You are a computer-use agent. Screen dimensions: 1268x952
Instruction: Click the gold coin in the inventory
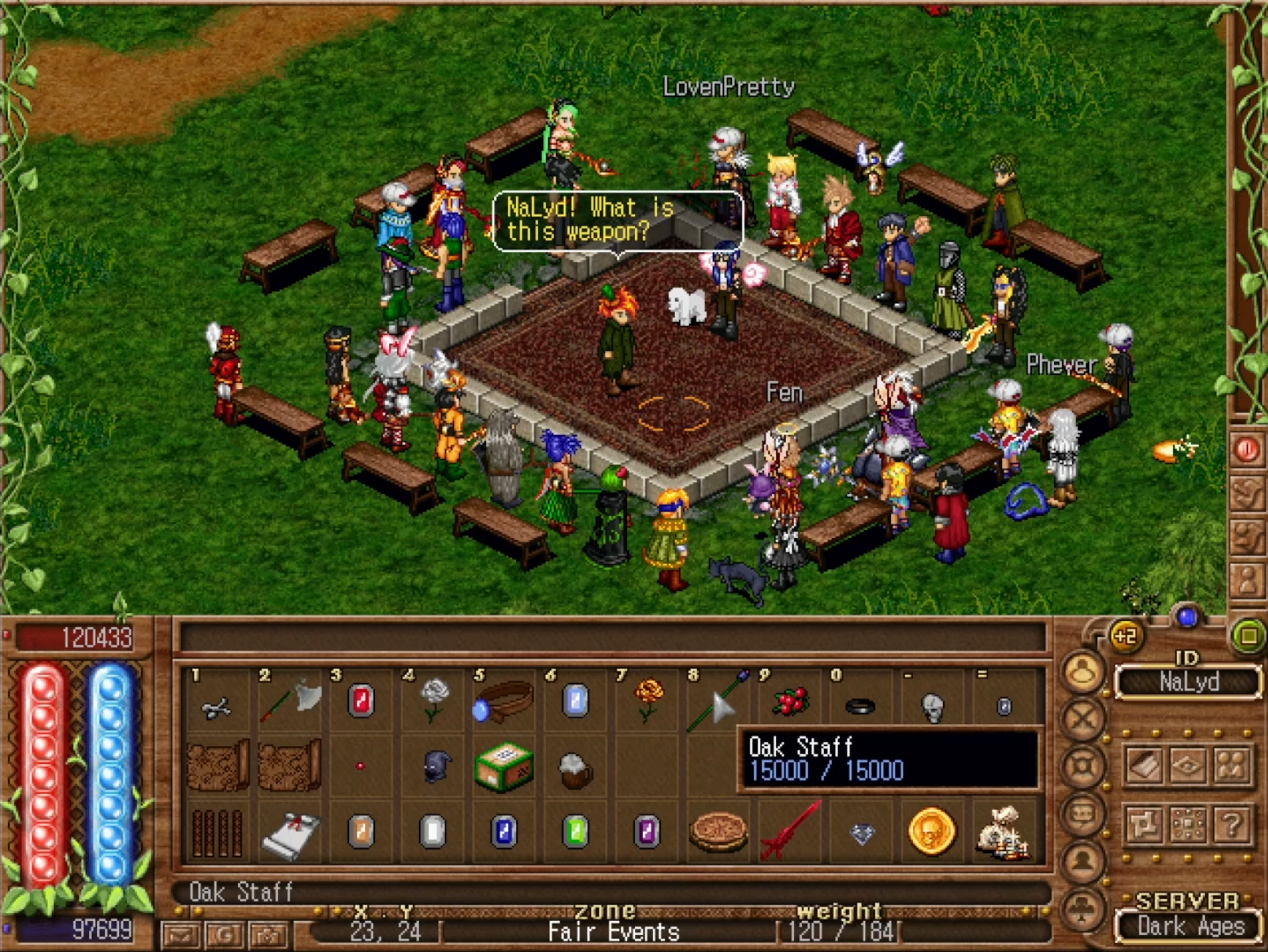[x=931, y=831]
